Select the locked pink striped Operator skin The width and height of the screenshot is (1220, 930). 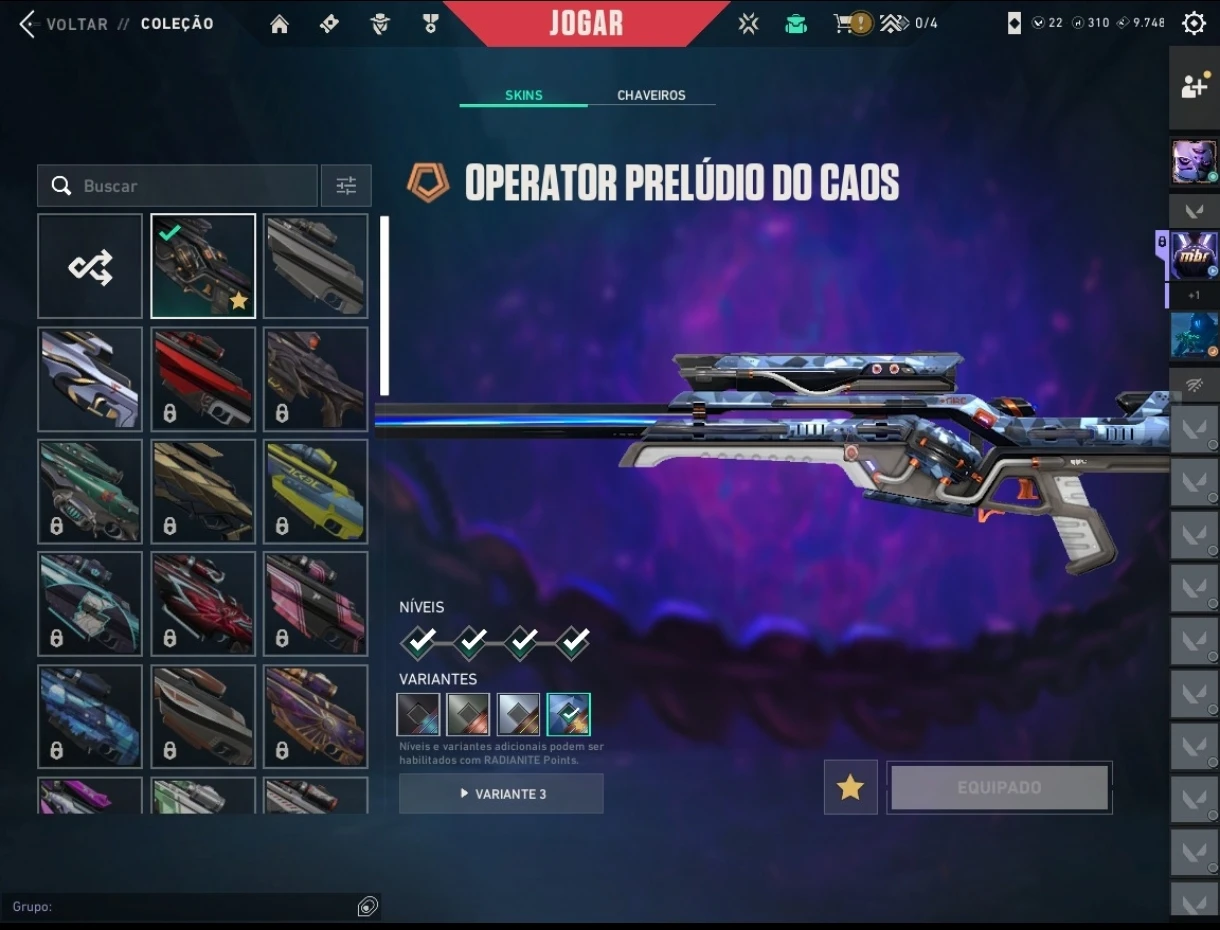(316, 604)
